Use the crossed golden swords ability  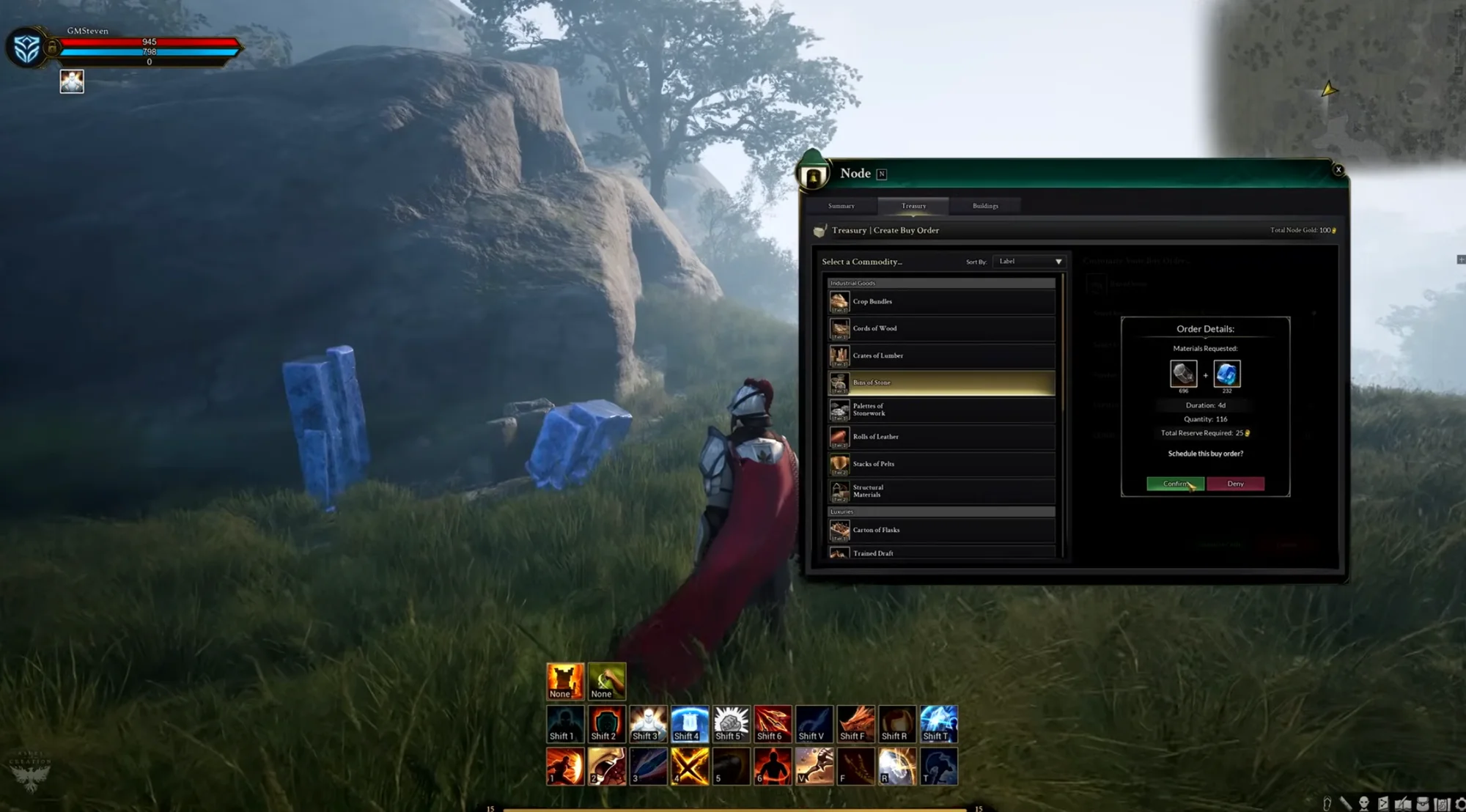[x=690, y=767]
